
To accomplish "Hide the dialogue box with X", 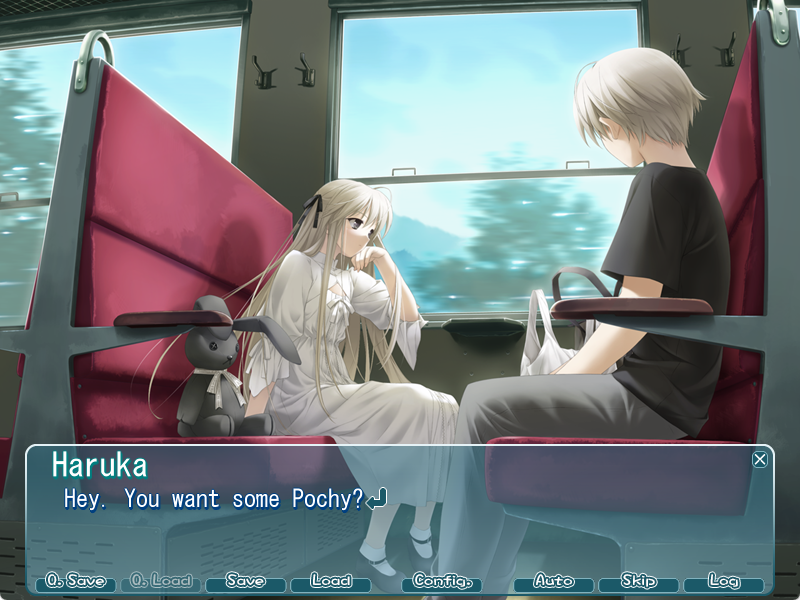I will pos(760,460).
